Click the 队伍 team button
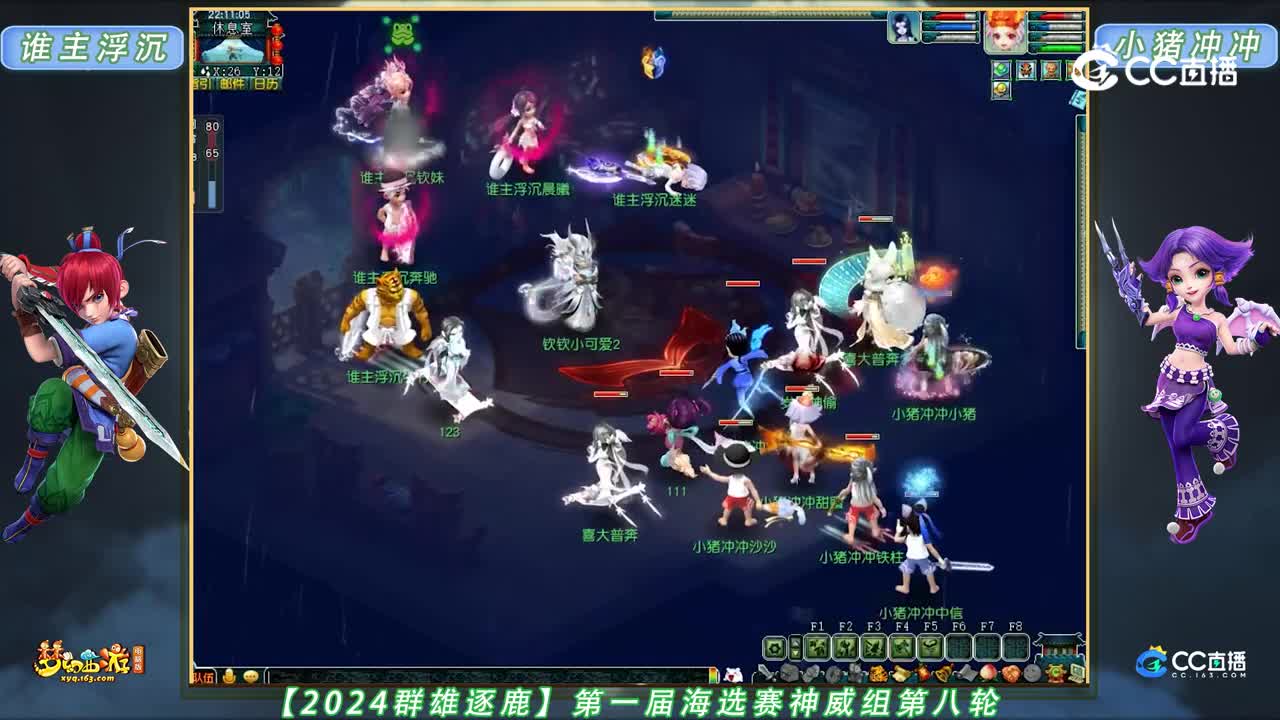The image size is (1280, 720). [203, 676]
